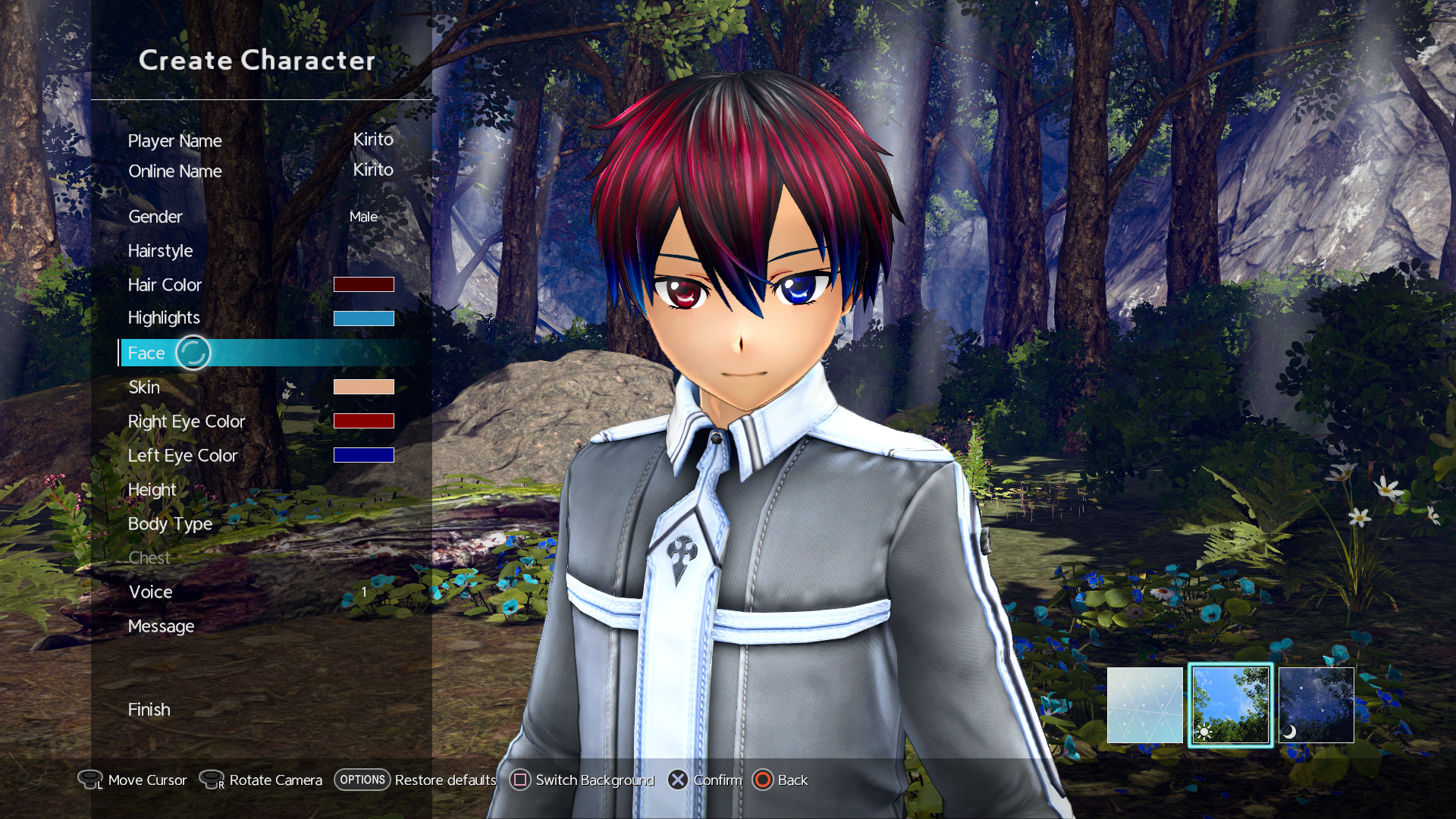Select the night sky background thumbnail

coord(1316,705)
